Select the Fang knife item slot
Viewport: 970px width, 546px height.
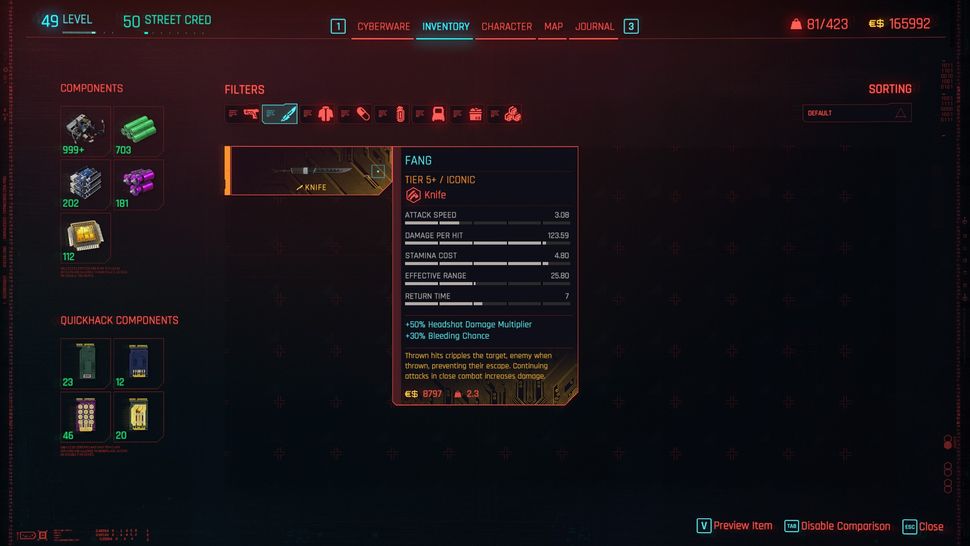[310, 171]
